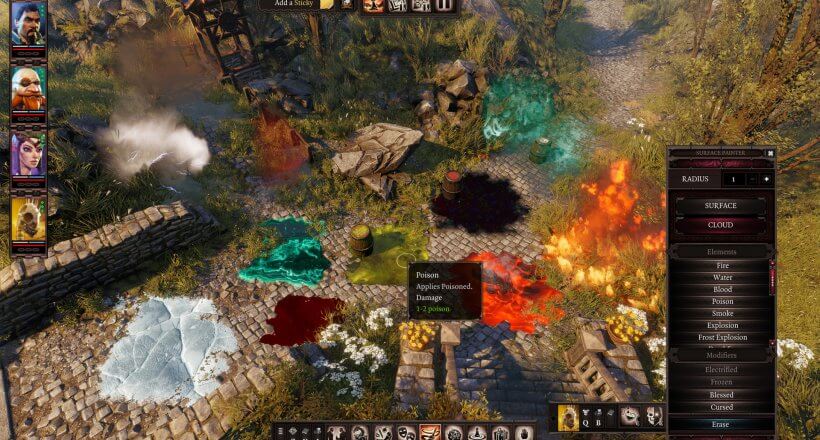Screen dimensions: 820x440
Task: Choose the Smoke element
Action: (721, 313)
